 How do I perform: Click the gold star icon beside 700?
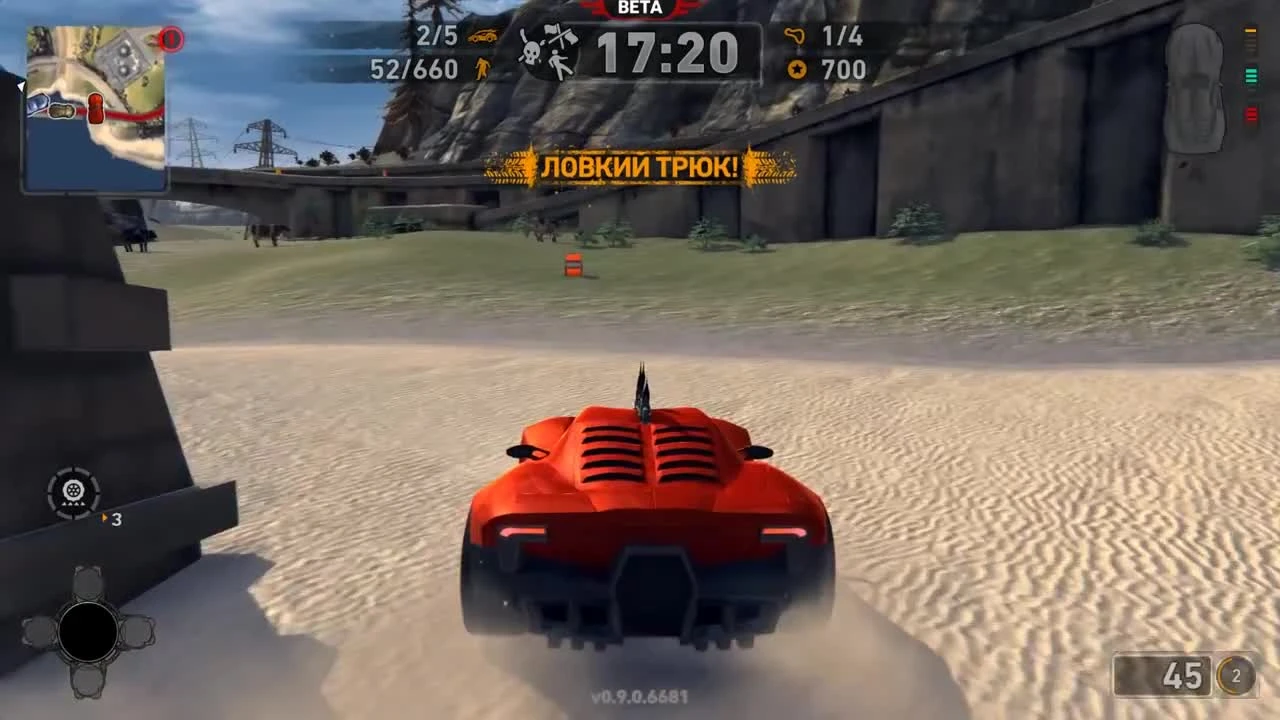point(797,70)
